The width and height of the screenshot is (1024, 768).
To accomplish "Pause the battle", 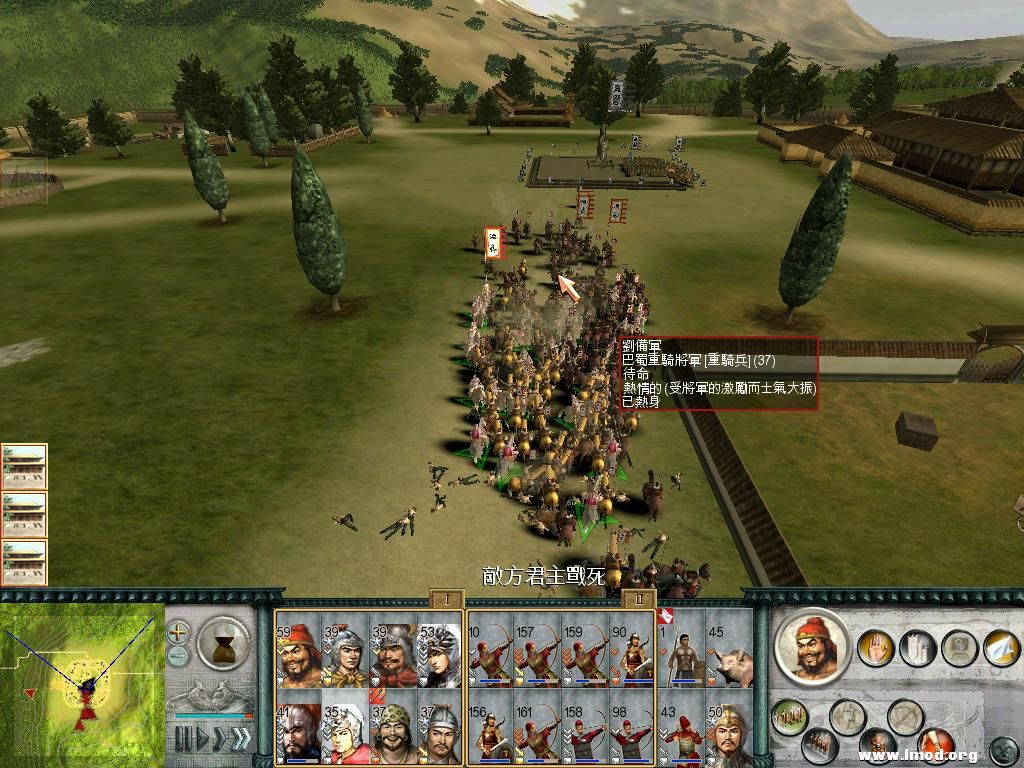I will (183, 739).
